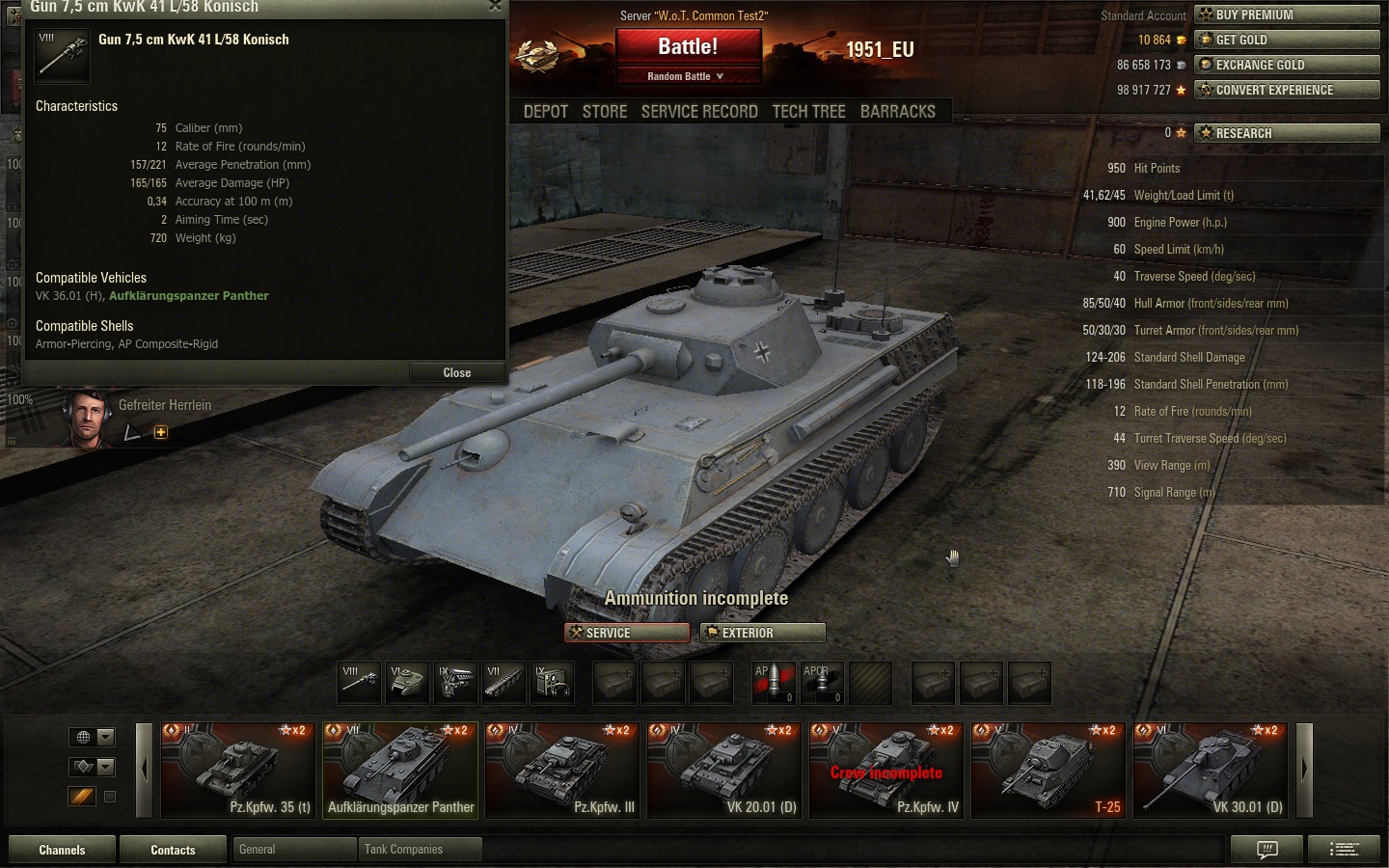Choose Convert Experience
Image resolution: width=1389 pixels, height=868 pixels.
click(1287, 90)
